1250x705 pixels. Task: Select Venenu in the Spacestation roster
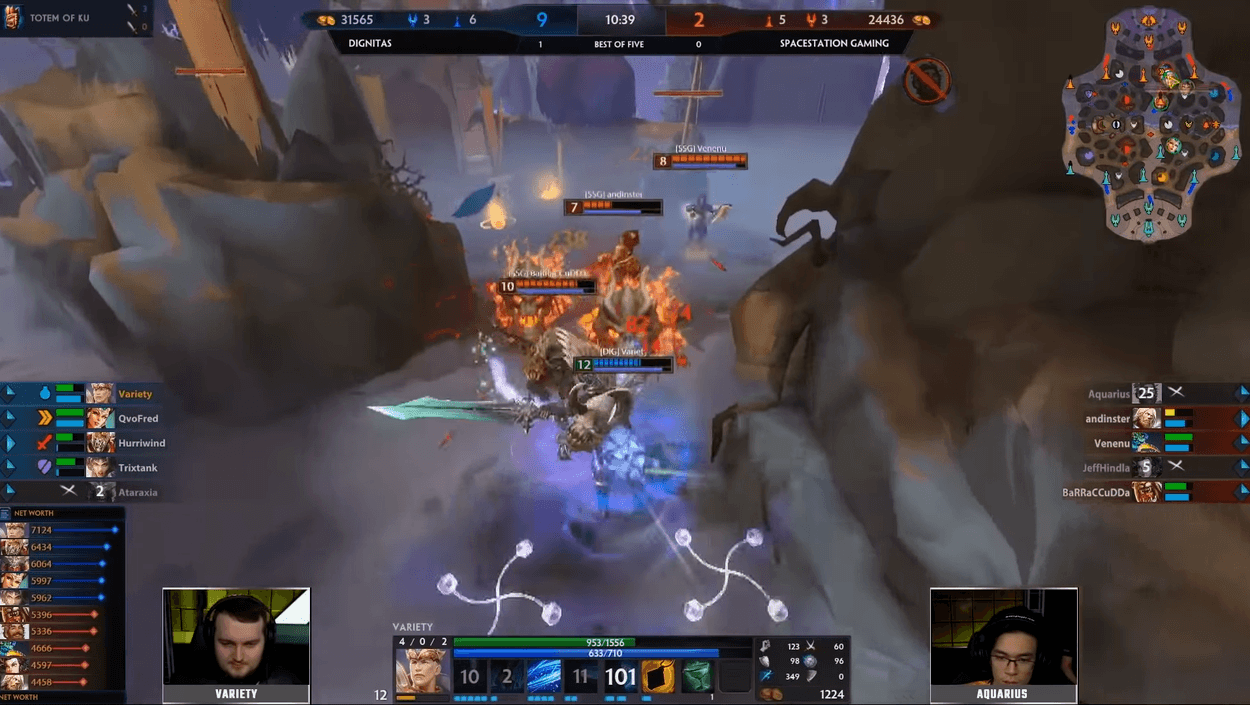tap(1111, 443)
